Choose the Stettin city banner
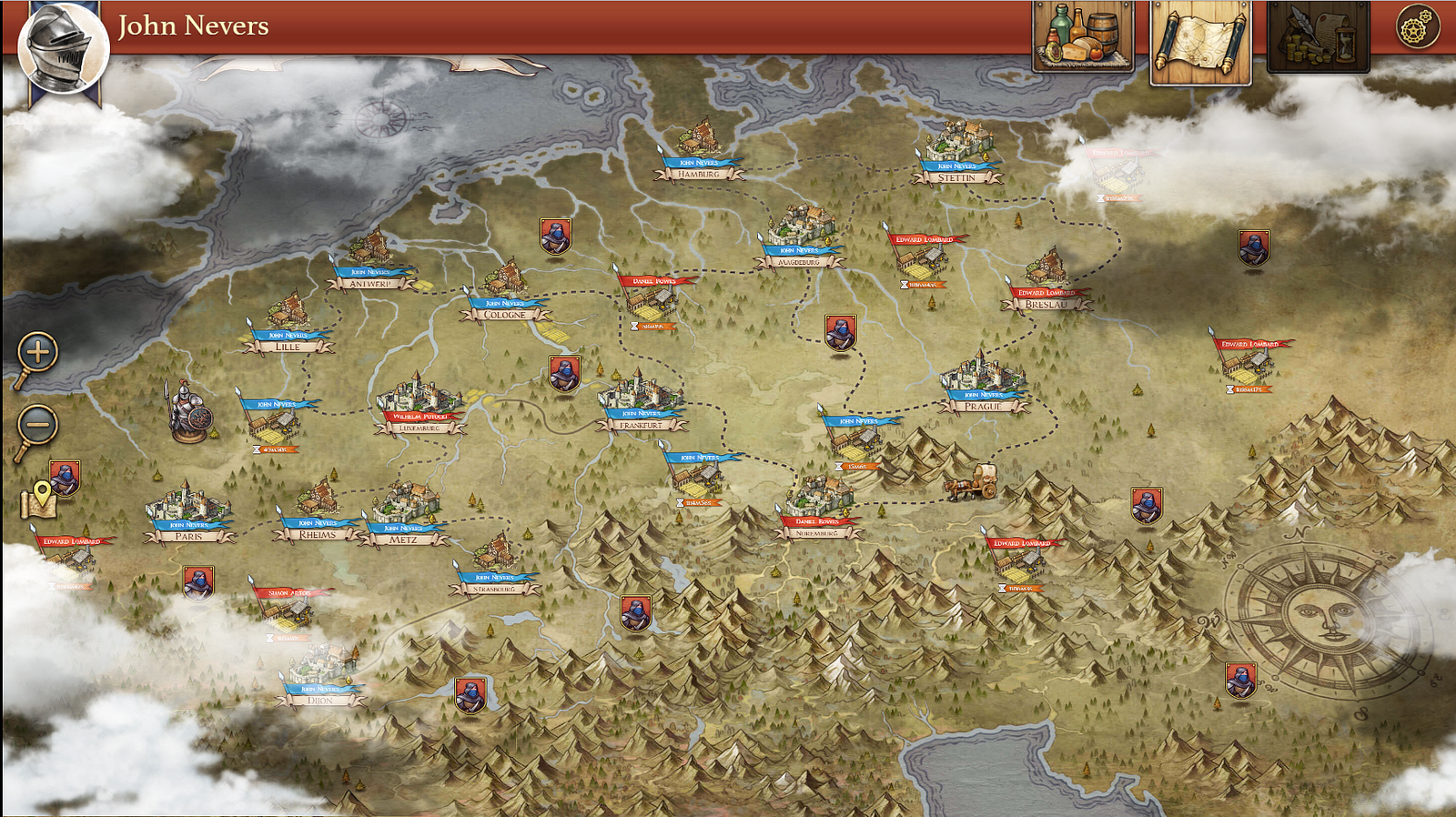This screenshot has width=1456, height=817. (x=956, y=177)
